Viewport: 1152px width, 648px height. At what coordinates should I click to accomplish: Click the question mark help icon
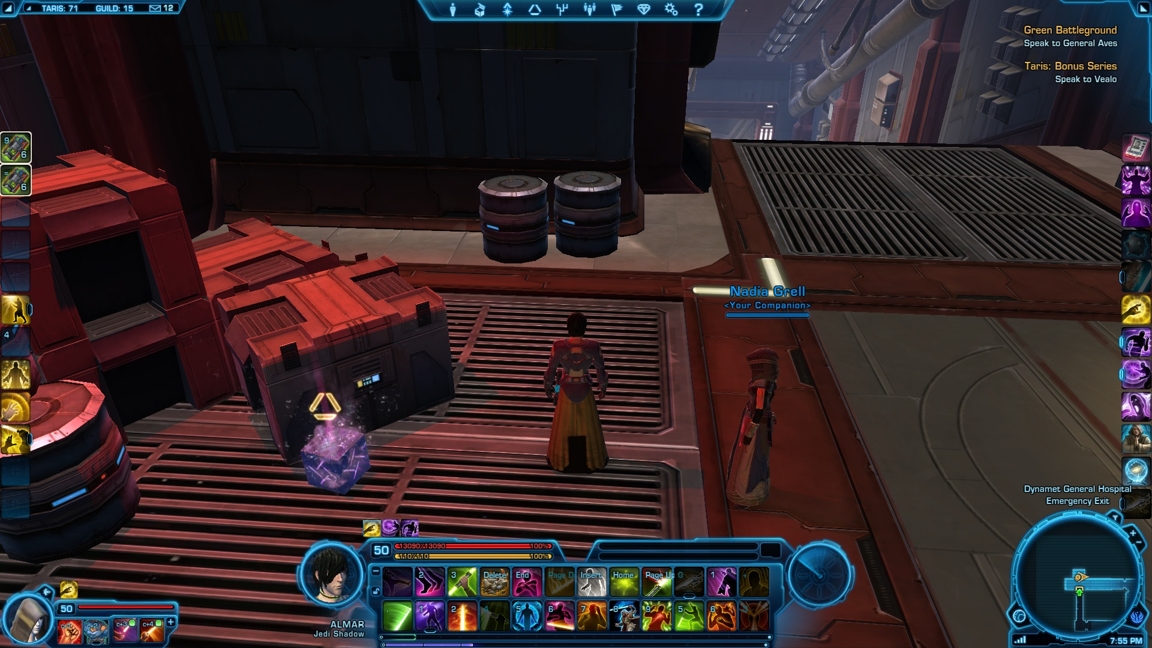click(x=698, y=10)
